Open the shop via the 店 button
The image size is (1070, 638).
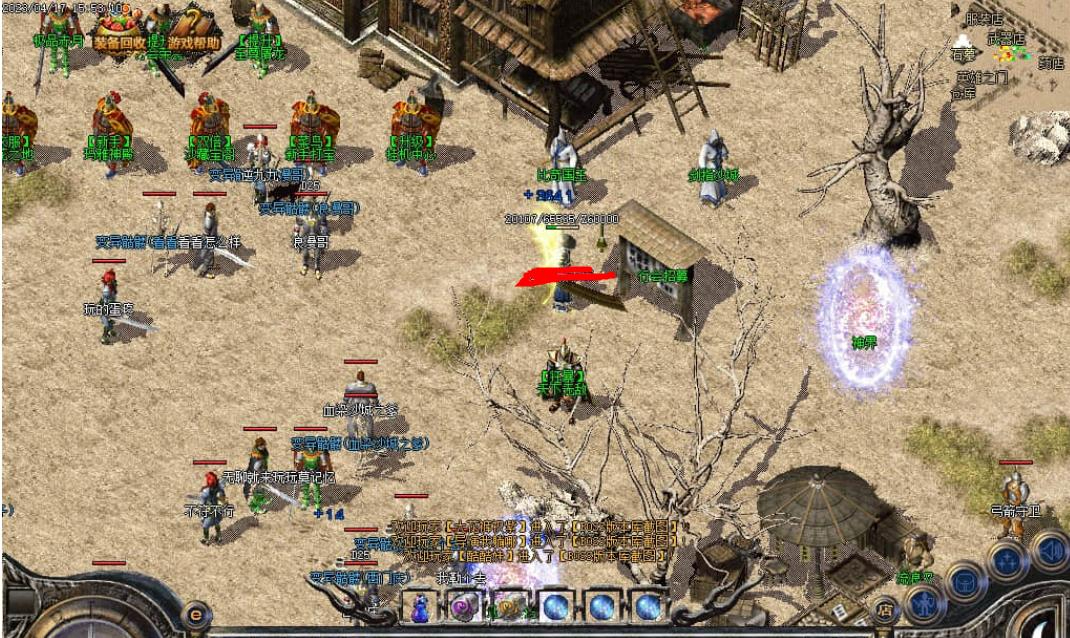coord(884,608)
